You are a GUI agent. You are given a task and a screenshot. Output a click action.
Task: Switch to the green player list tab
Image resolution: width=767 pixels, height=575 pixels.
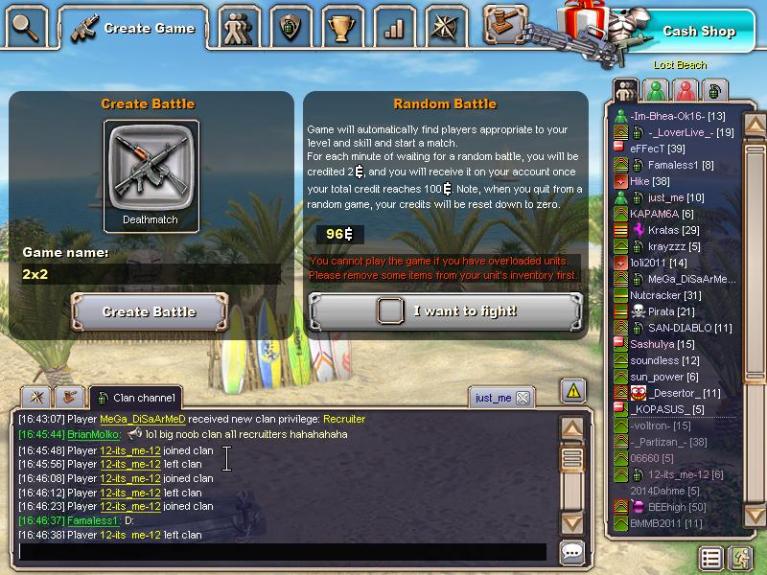click(x=655, y=90)
